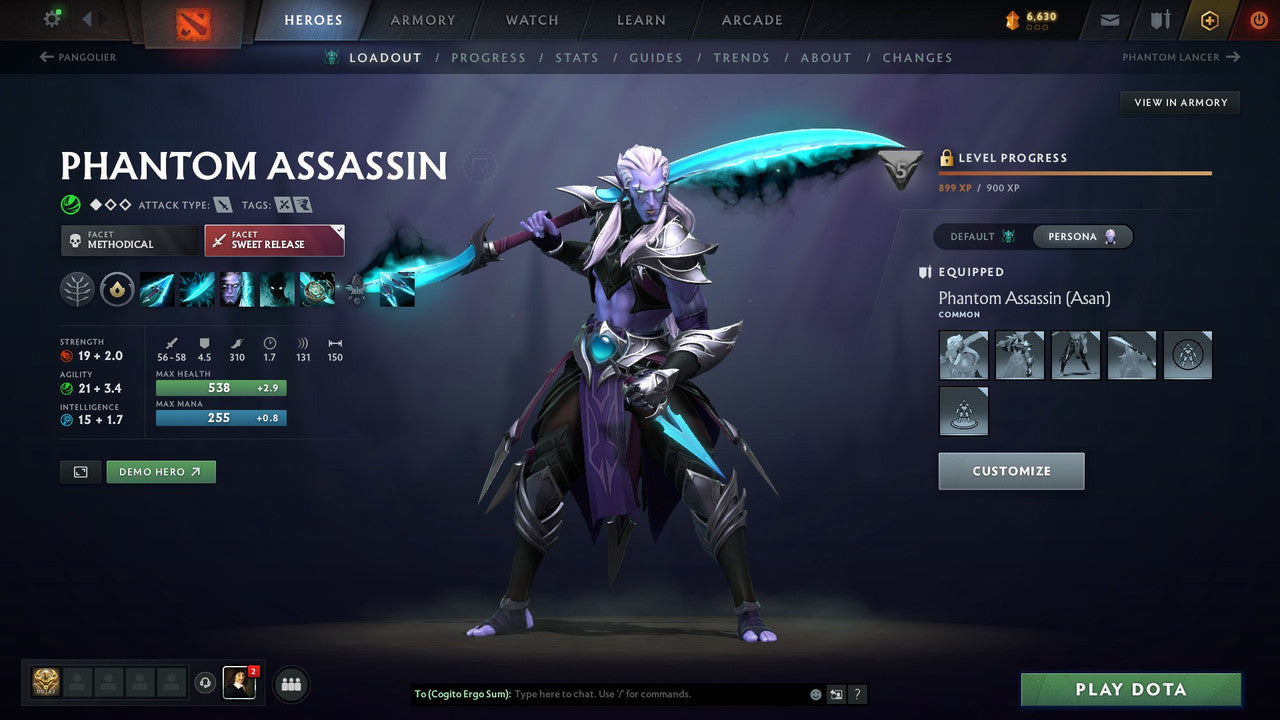Click the Dota Plus hexagon icon
The width and height of the screenshot is (1280, 720).
click(1209, 19)
